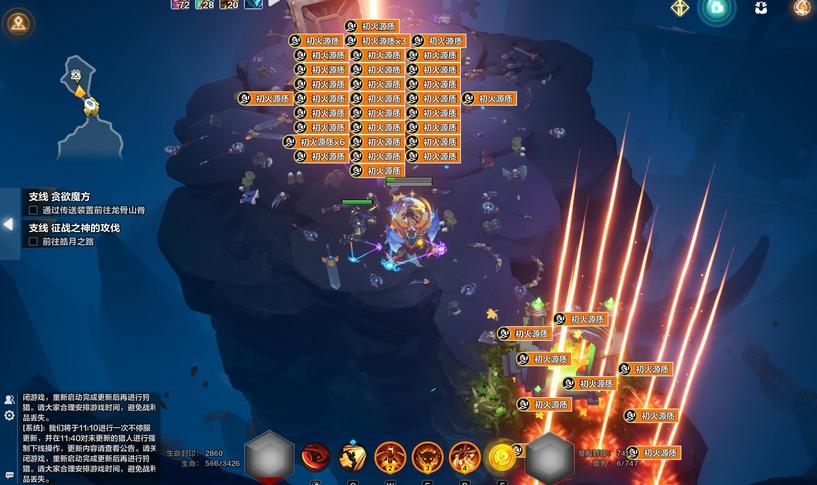817x485 pixels.
Task: Pick up the 初火源质 x6 loot label
Action: pos(318,142)
